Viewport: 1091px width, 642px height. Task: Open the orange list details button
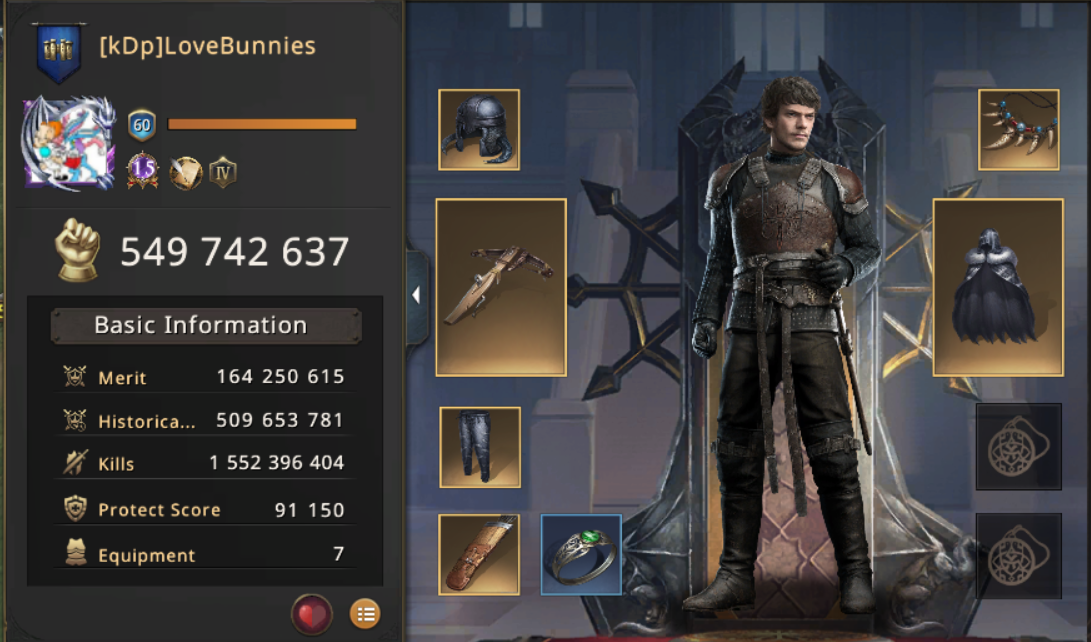(x=365, y=614)
